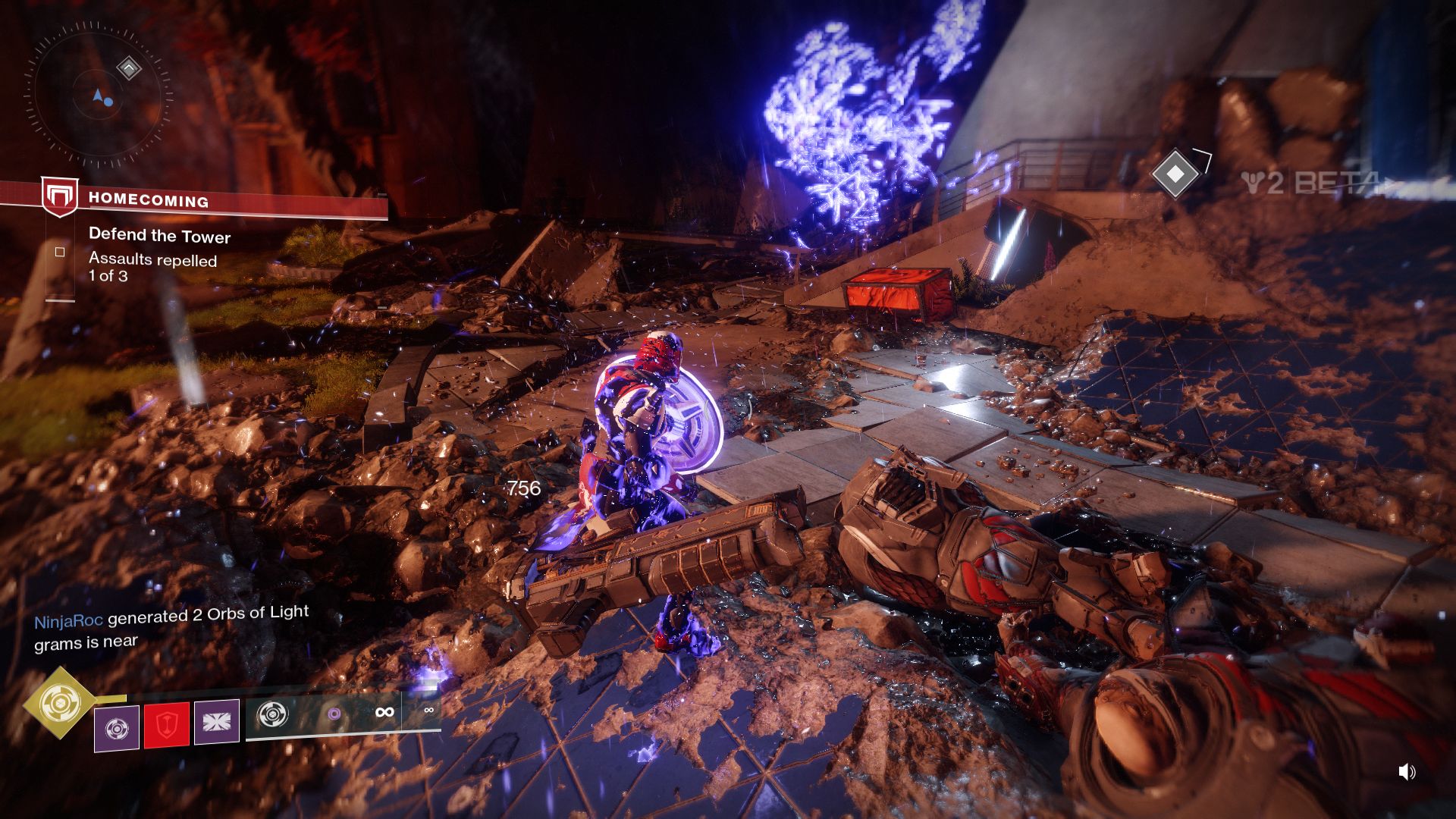Click the white diamond objective waypoint marker

[x=1175, y=174]
